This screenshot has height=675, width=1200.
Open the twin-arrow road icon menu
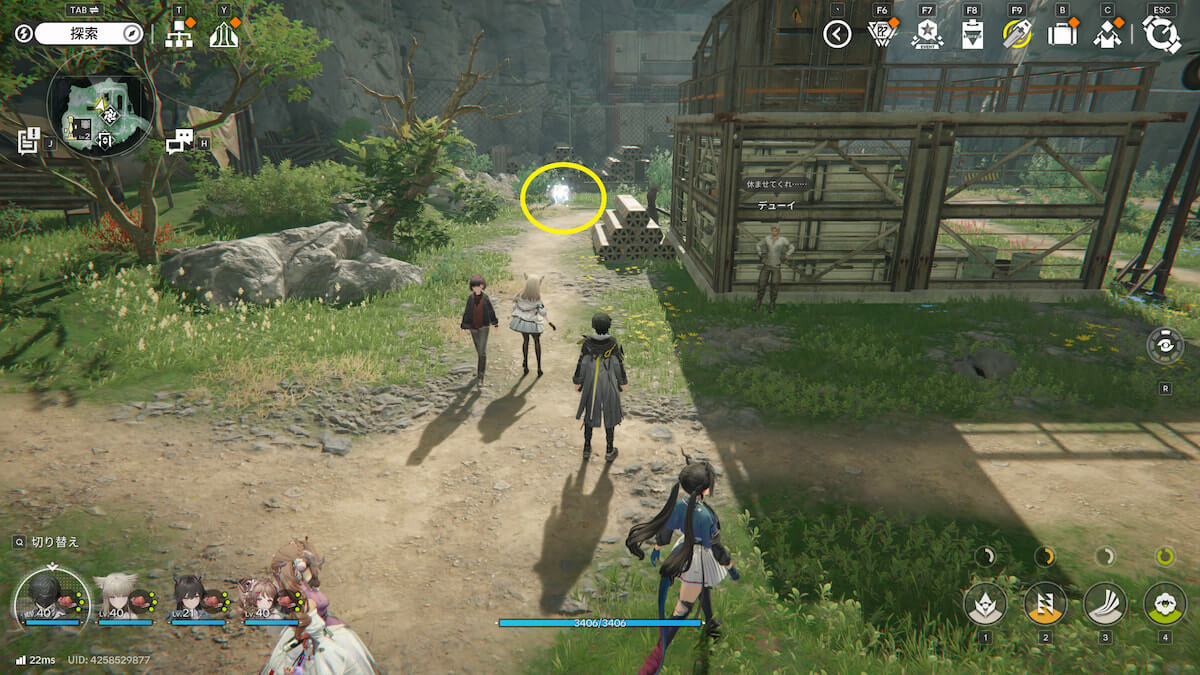pyautogui.click(x=223, y=35)
